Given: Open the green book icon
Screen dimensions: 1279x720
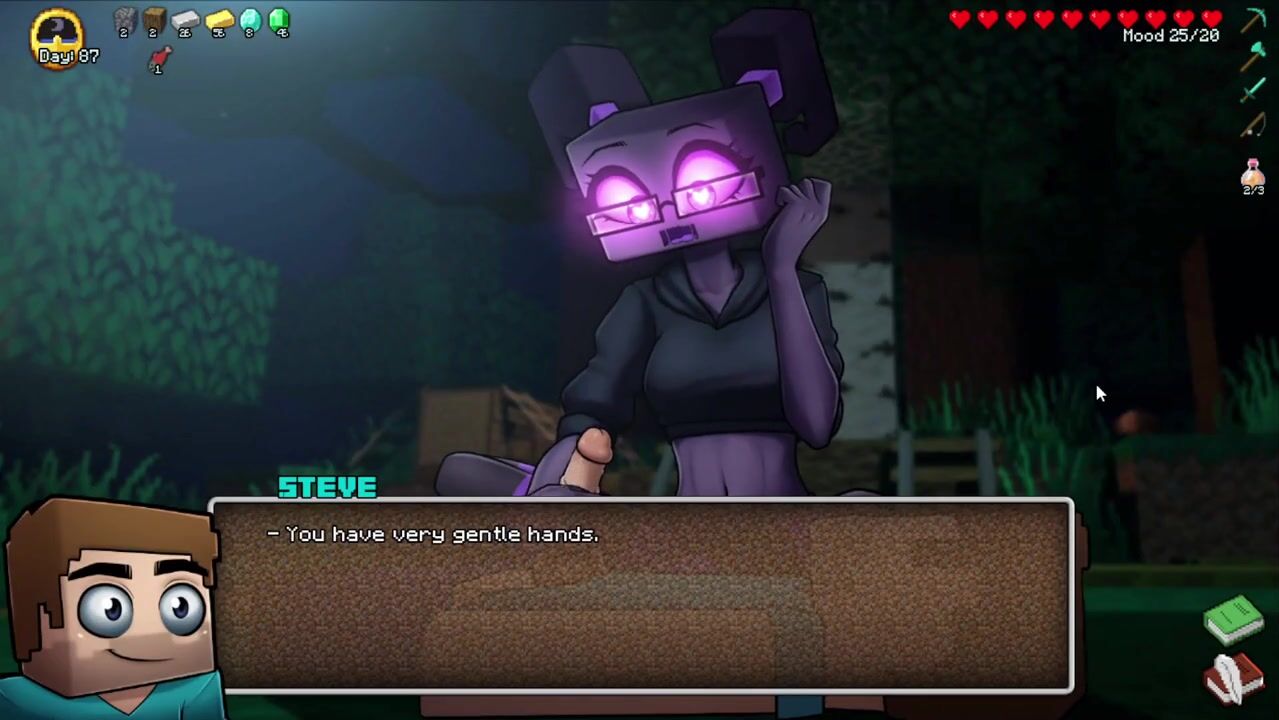Looking at the screenshot, I should pyautogui.click(x=1233, y=619).
